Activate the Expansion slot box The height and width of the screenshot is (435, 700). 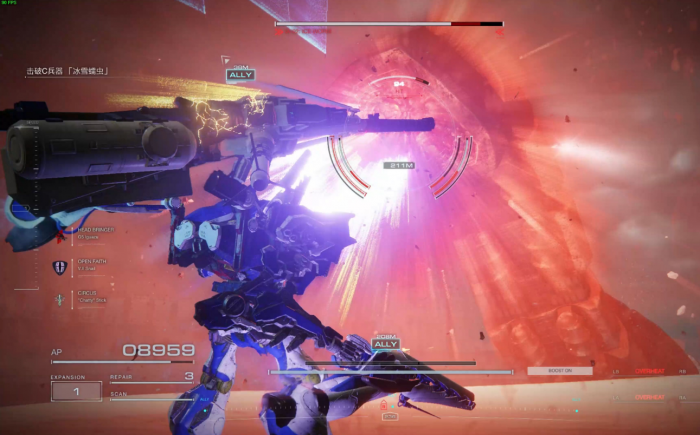75,392
